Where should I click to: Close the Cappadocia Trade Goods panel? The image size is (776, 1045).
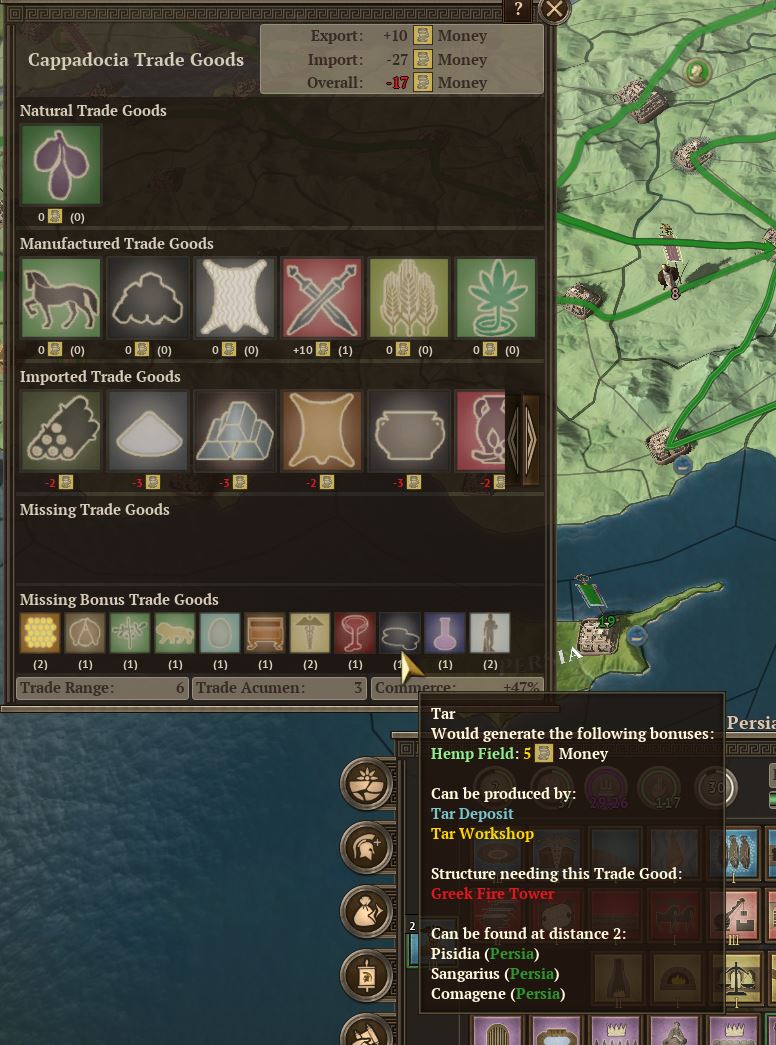tap(554, 11)
